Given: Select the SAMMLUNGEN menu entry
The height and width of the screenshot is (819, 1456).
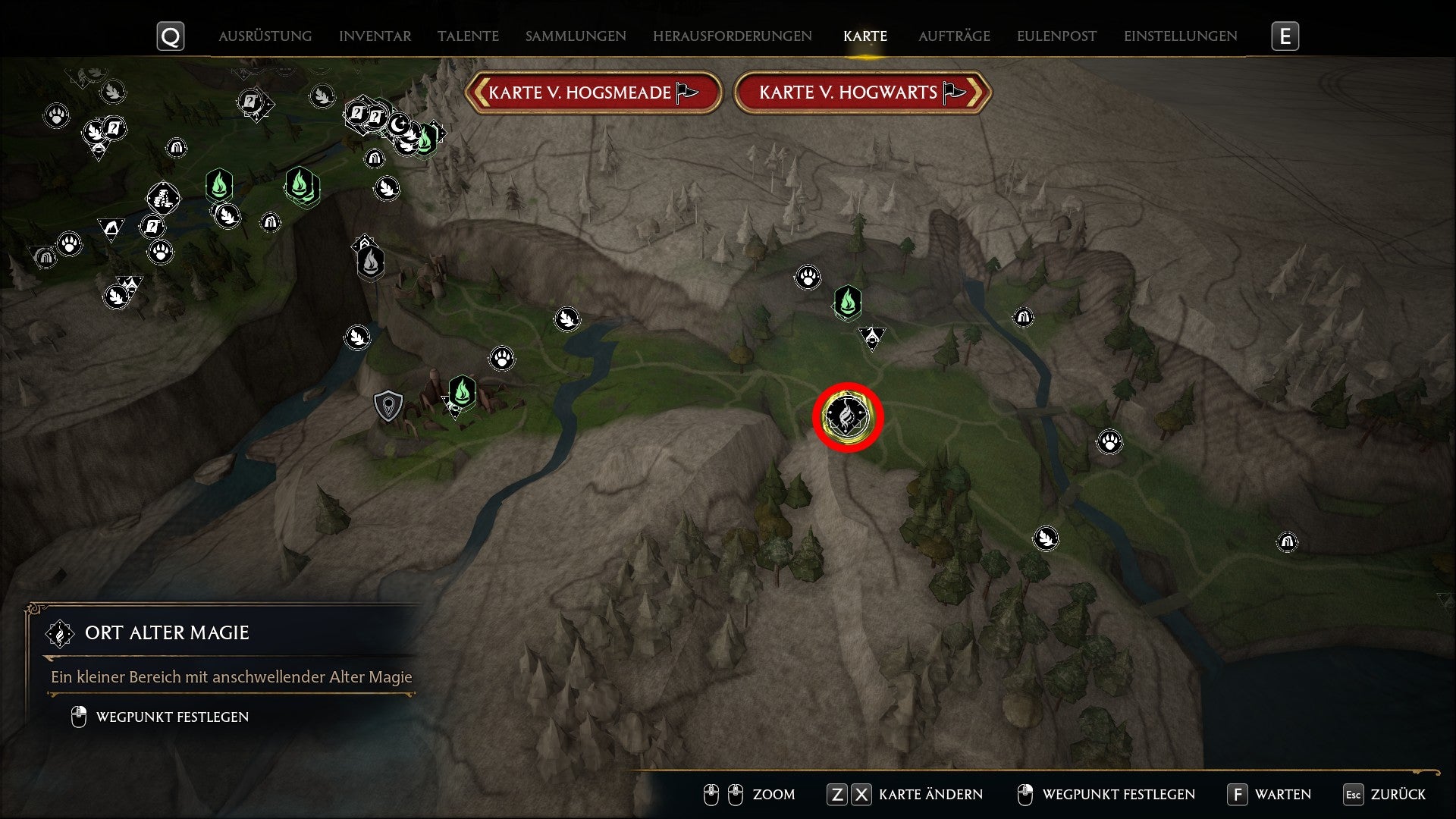Looking at the screenshot, I should (575, 36).
